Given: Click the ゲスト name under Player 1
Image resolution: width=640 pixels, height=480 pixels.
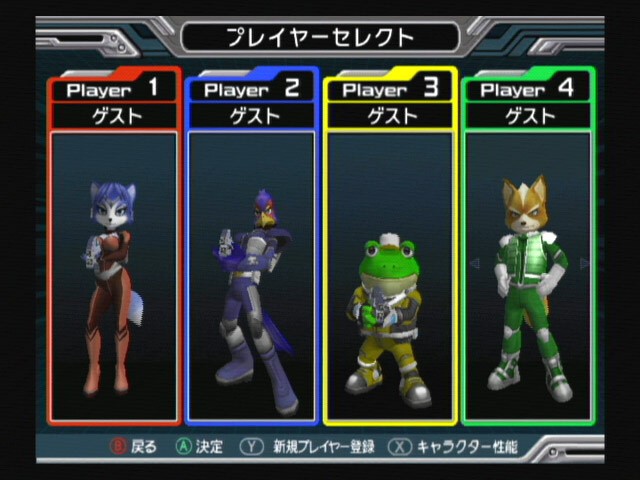Looking at the screenshot, I should pyautogui.click(x=113, y=115).
